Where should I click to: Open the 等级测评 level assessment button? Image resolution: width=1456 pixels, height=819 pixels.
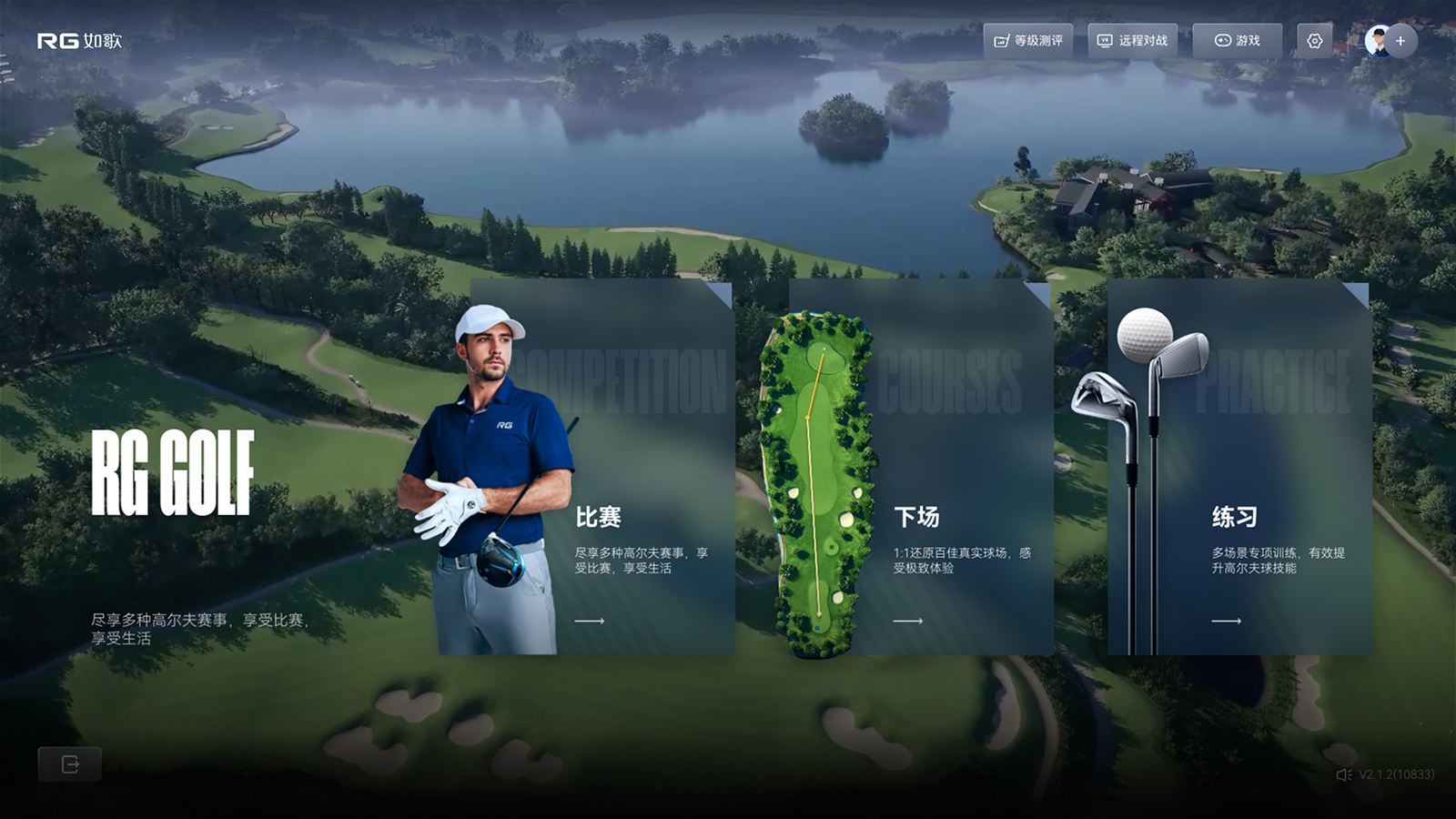(1028, 41)
